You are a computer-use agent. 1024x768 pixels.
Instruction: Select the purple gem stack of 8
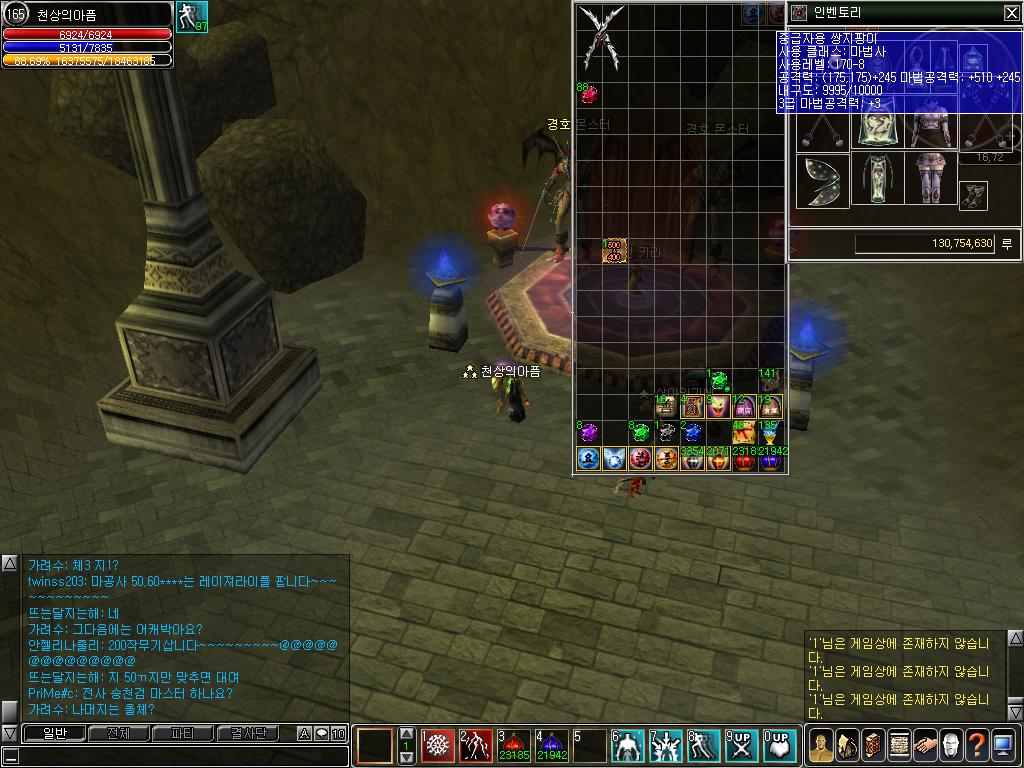(589, 433)
